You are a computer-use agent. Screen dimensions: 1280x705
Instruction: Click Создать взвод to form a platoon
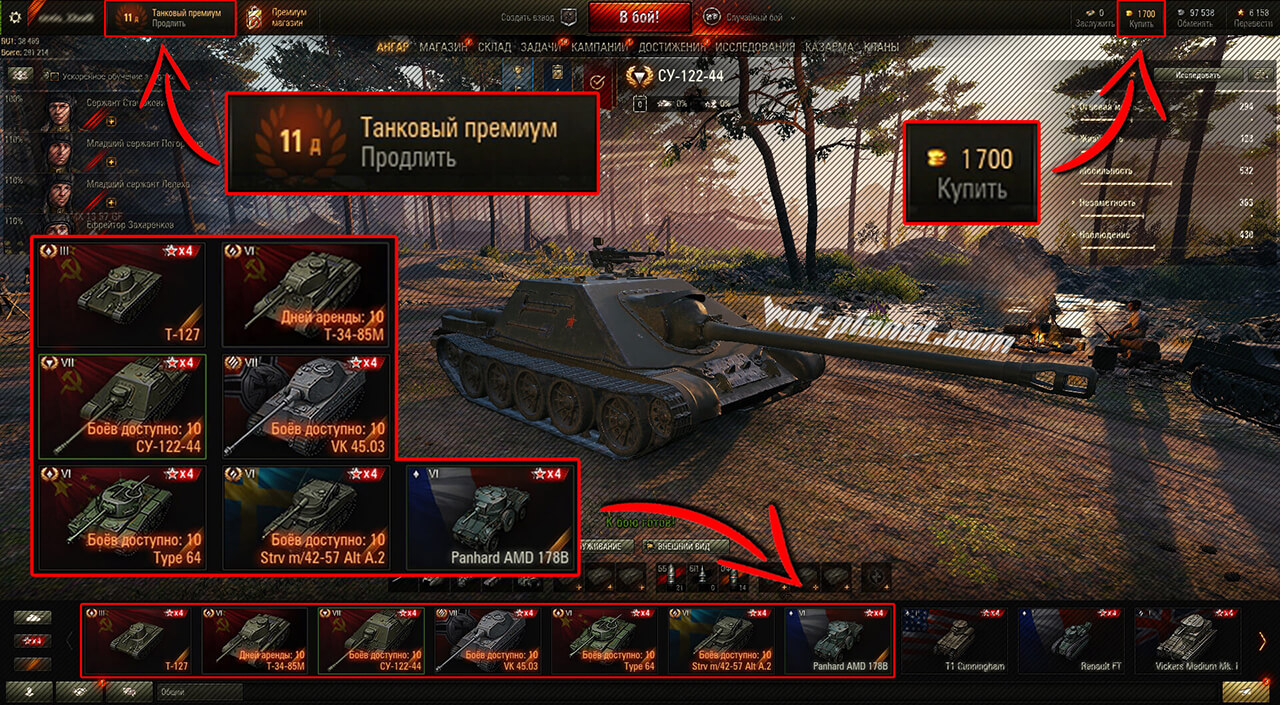coord(541,17)
